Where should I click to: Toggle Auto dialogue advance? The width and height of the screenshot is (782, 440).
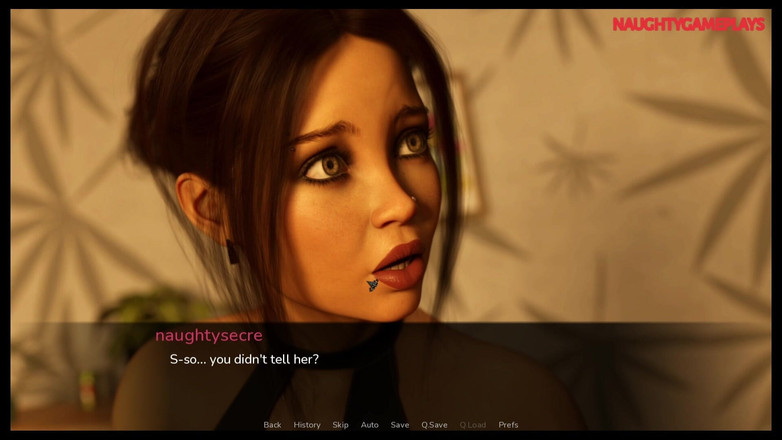(370, 425)
